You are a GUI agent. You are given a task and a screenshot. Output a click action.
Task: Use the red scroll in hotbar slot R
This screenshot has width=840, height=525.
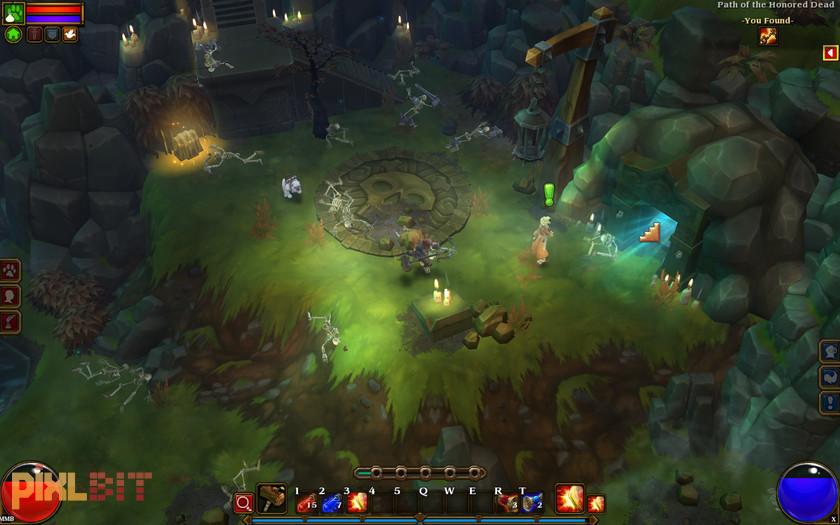coord(507,502)
